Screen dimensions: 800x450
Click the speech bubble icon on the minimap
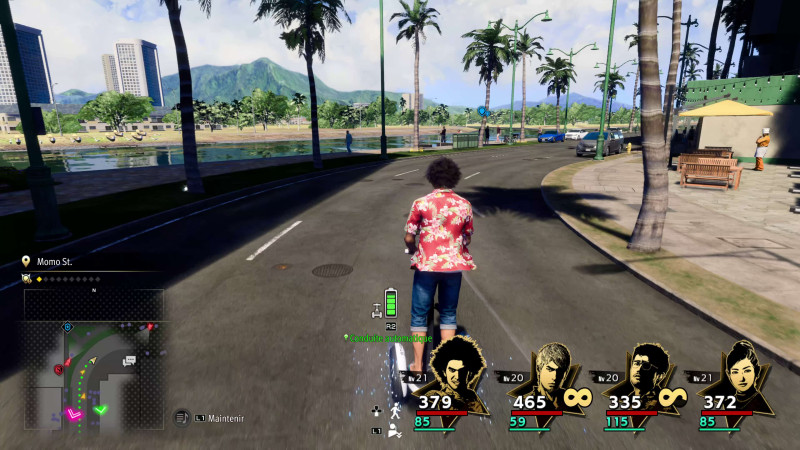click(x=129, y=361)
